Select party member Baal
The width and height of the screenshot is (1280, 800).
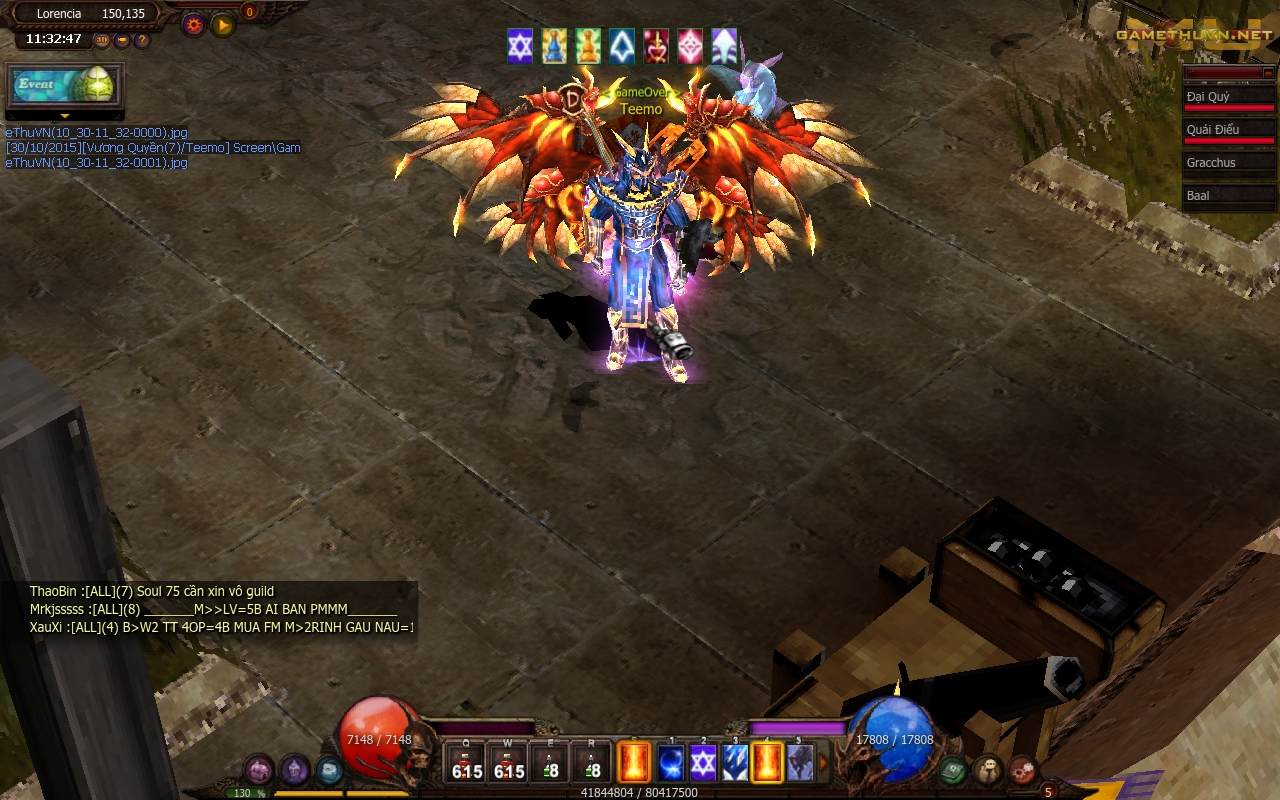tap(1229, 195)
